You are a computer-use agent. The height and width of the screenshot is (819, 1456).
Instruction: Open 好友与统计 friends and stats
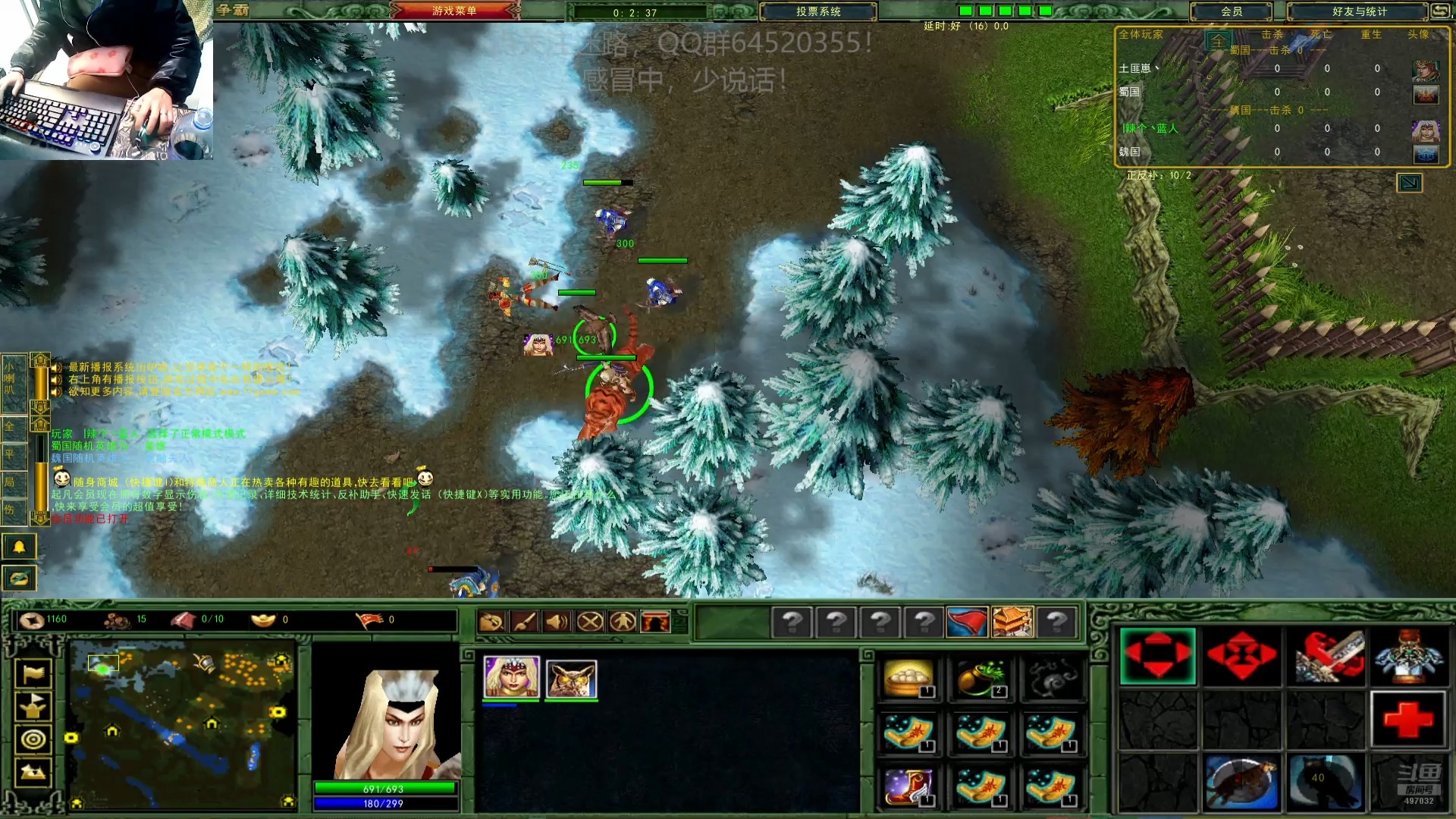tap(1359, 11)
